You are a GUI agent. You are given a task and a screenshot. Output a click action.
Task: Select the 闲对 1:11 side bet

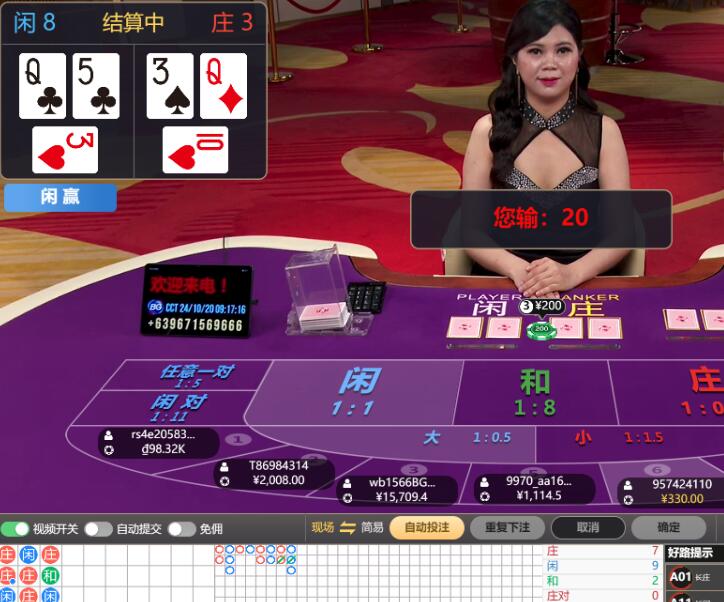click(x=179, y=406)
